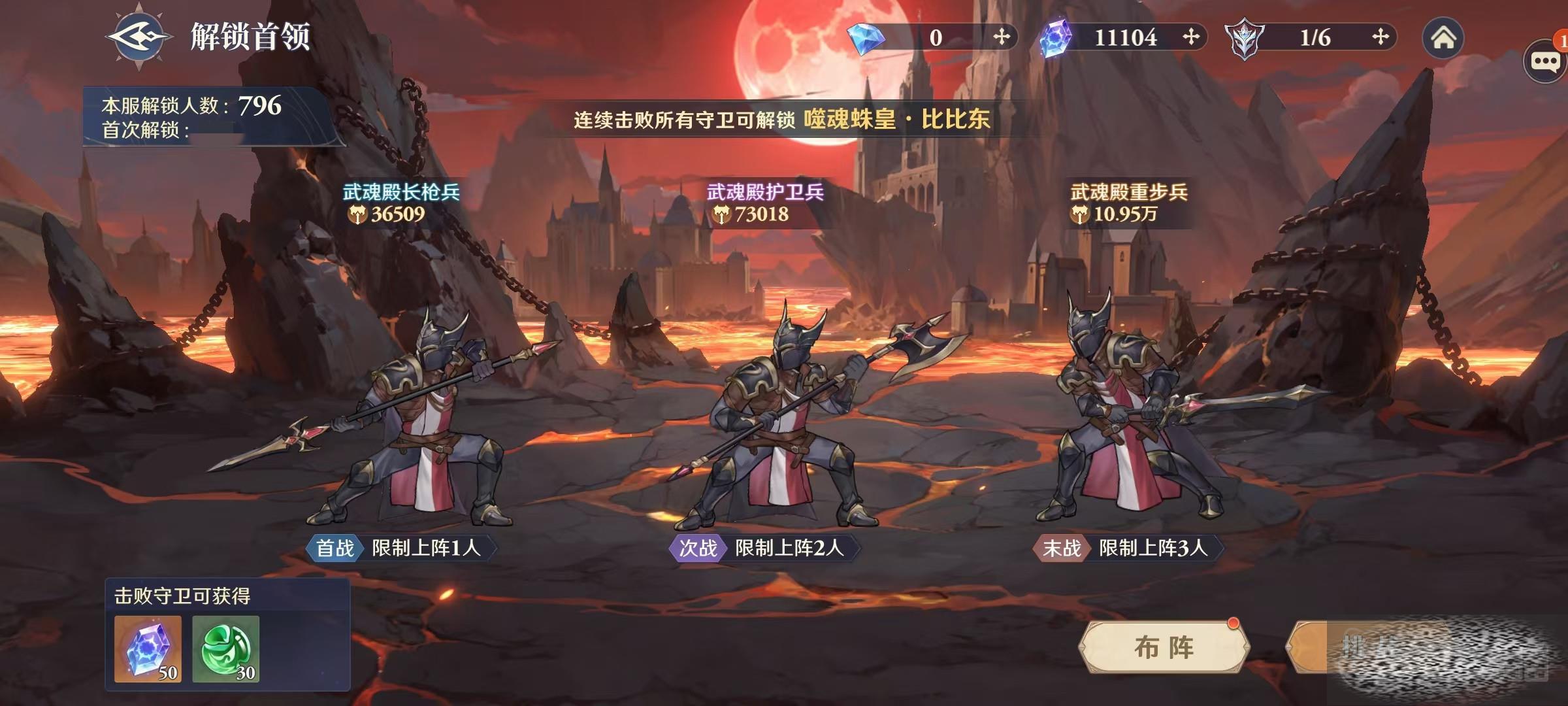Open the chat bubble icon
Viewport: 1568px width, 706px height.
click(1544, 61)
